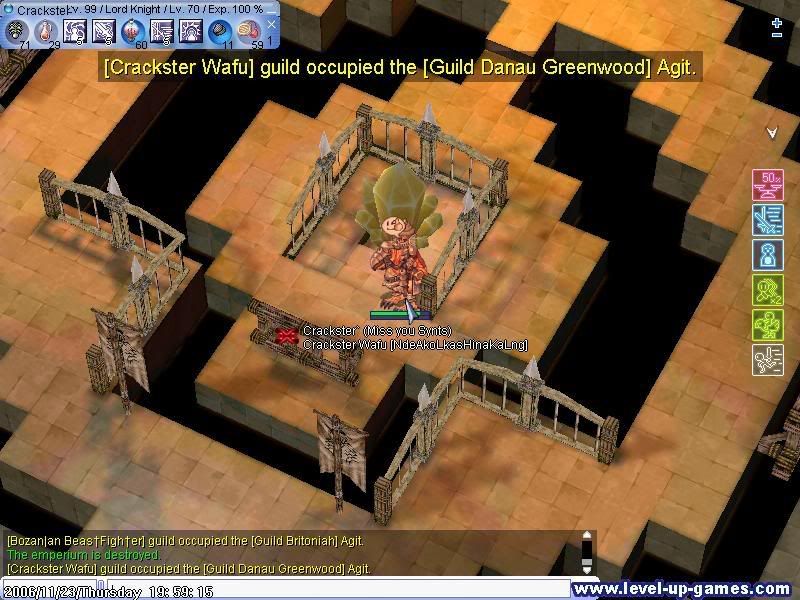
Task: Zoom out the minimap with the minus button
Action: click(777, 36)
